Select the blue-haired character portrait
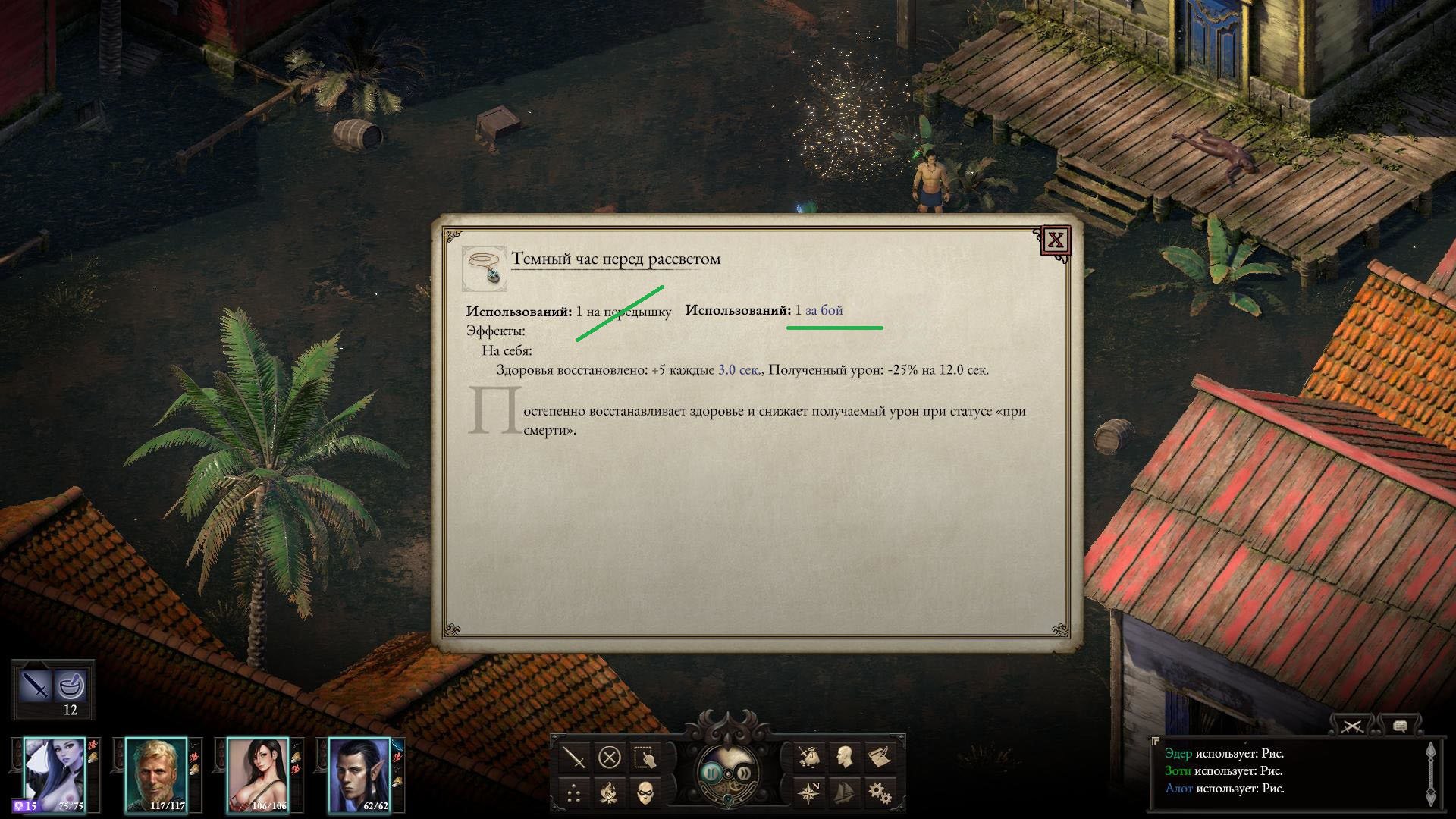1456x819 pixels. pyautogui.click(x=55, y=773)
